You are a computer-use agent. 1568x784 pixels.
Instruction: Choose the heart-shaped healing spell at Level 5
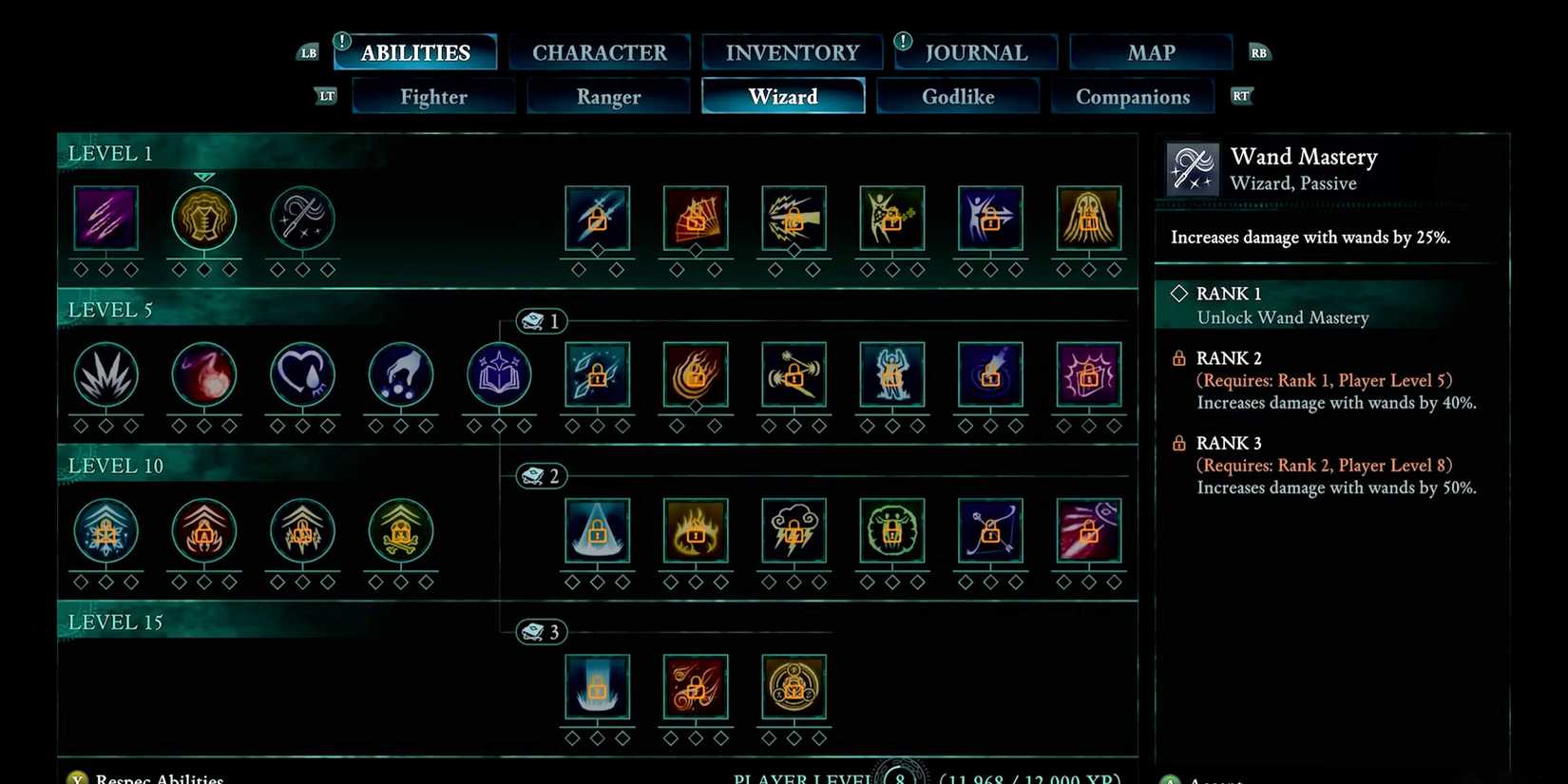(x=302, y=374)
